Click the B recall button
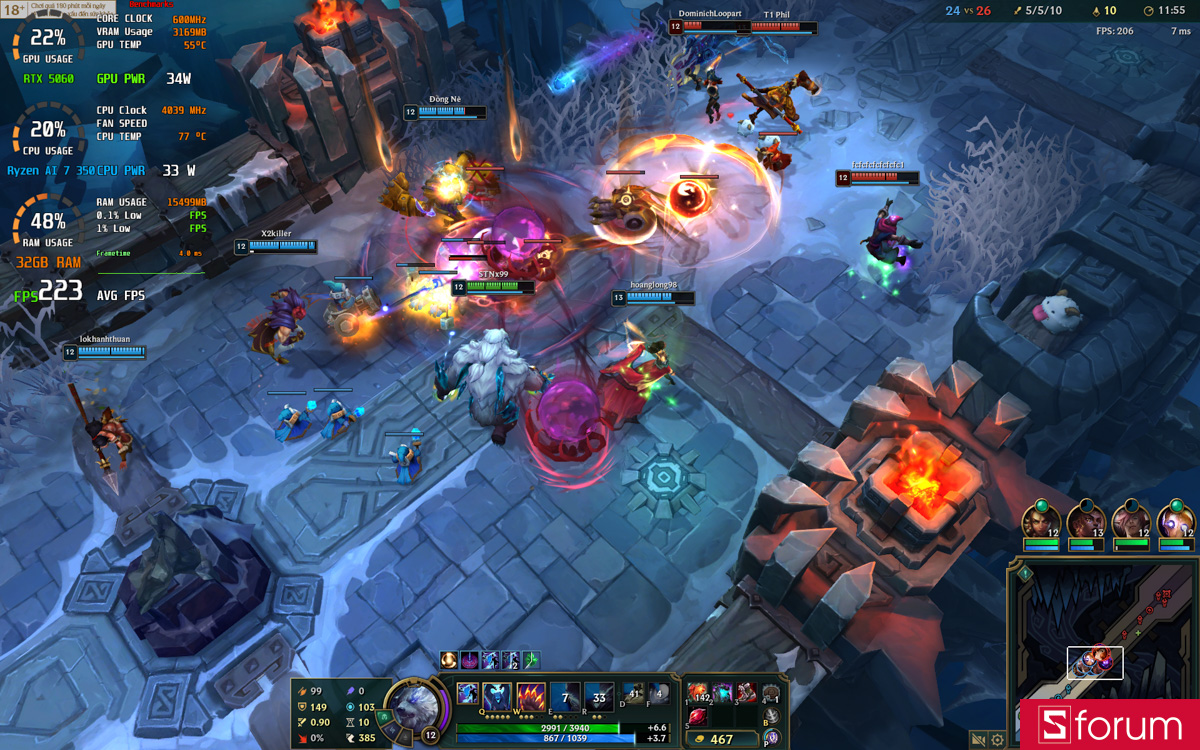The height and width of the screenshot is (750, 1200). coord(771,716)
